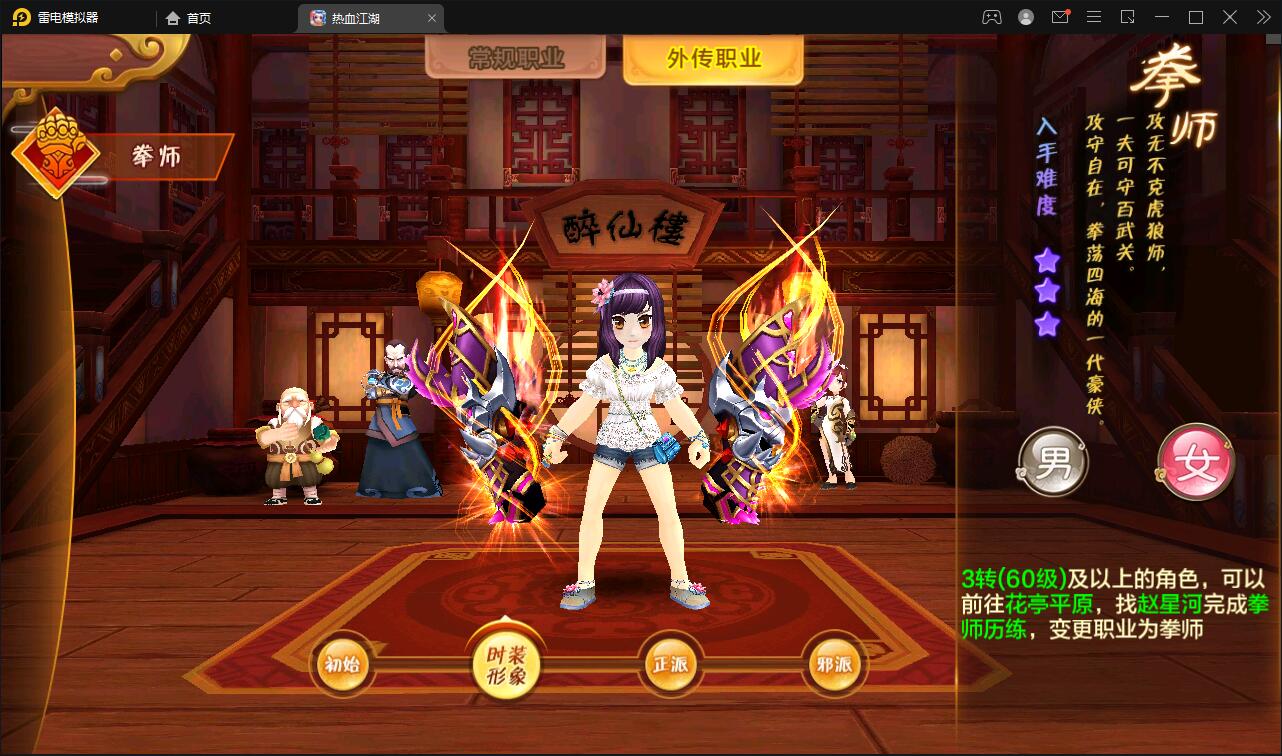Click the 正派 faction button
This screenshot has width=1282, height=756.
(x=671, y=663)
